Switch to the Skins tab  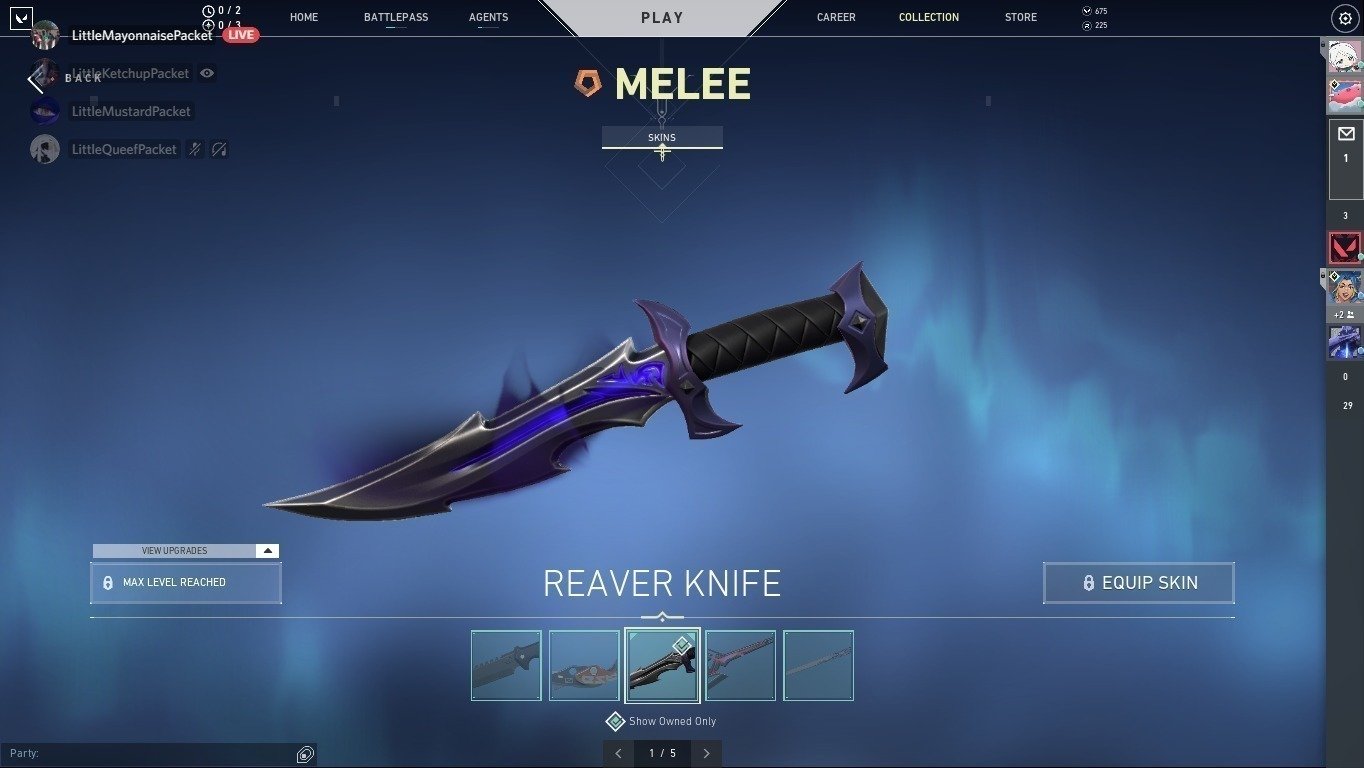click(661, 137)
